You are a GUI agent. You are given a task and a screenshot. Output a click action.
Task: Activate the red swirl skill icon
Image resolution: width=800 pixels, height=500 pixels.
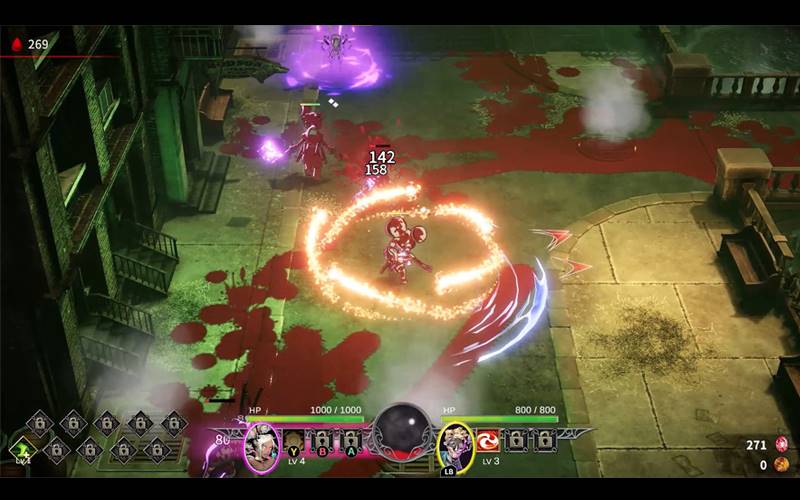click(489, 440)
